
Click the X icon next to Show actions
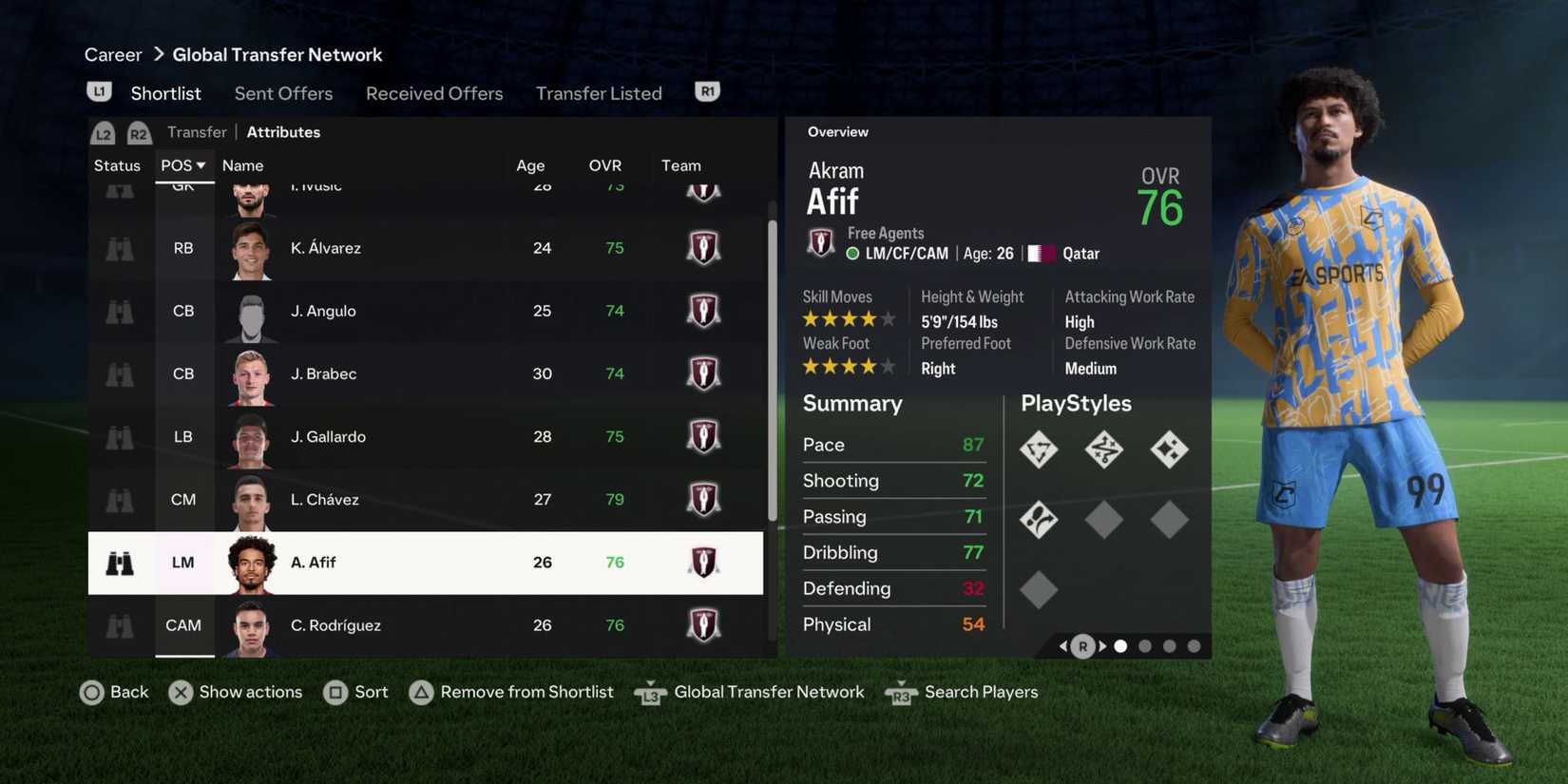point(181,693)
